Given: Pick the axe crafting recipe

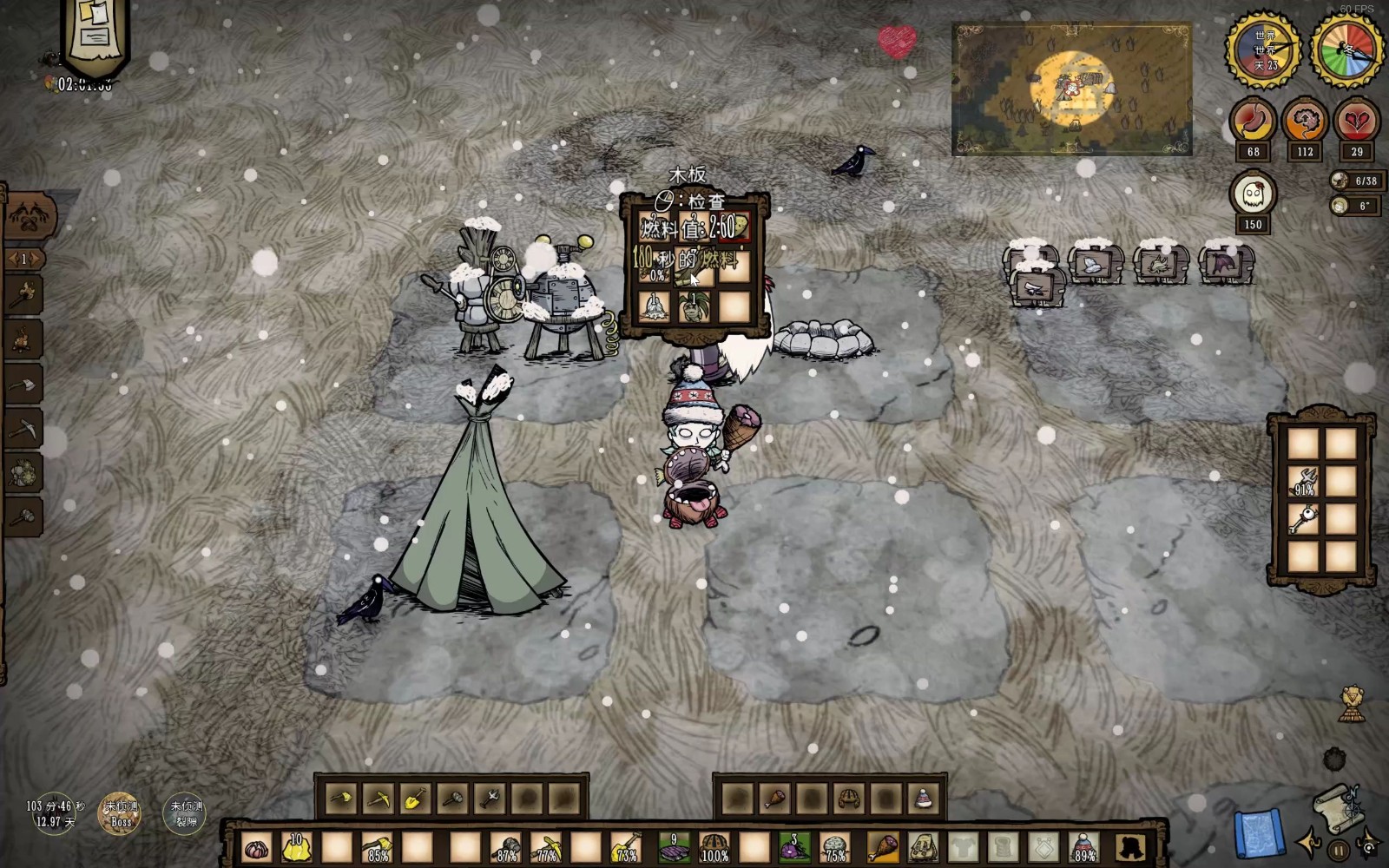Looking at the screenshot, I should click(24, 384).
